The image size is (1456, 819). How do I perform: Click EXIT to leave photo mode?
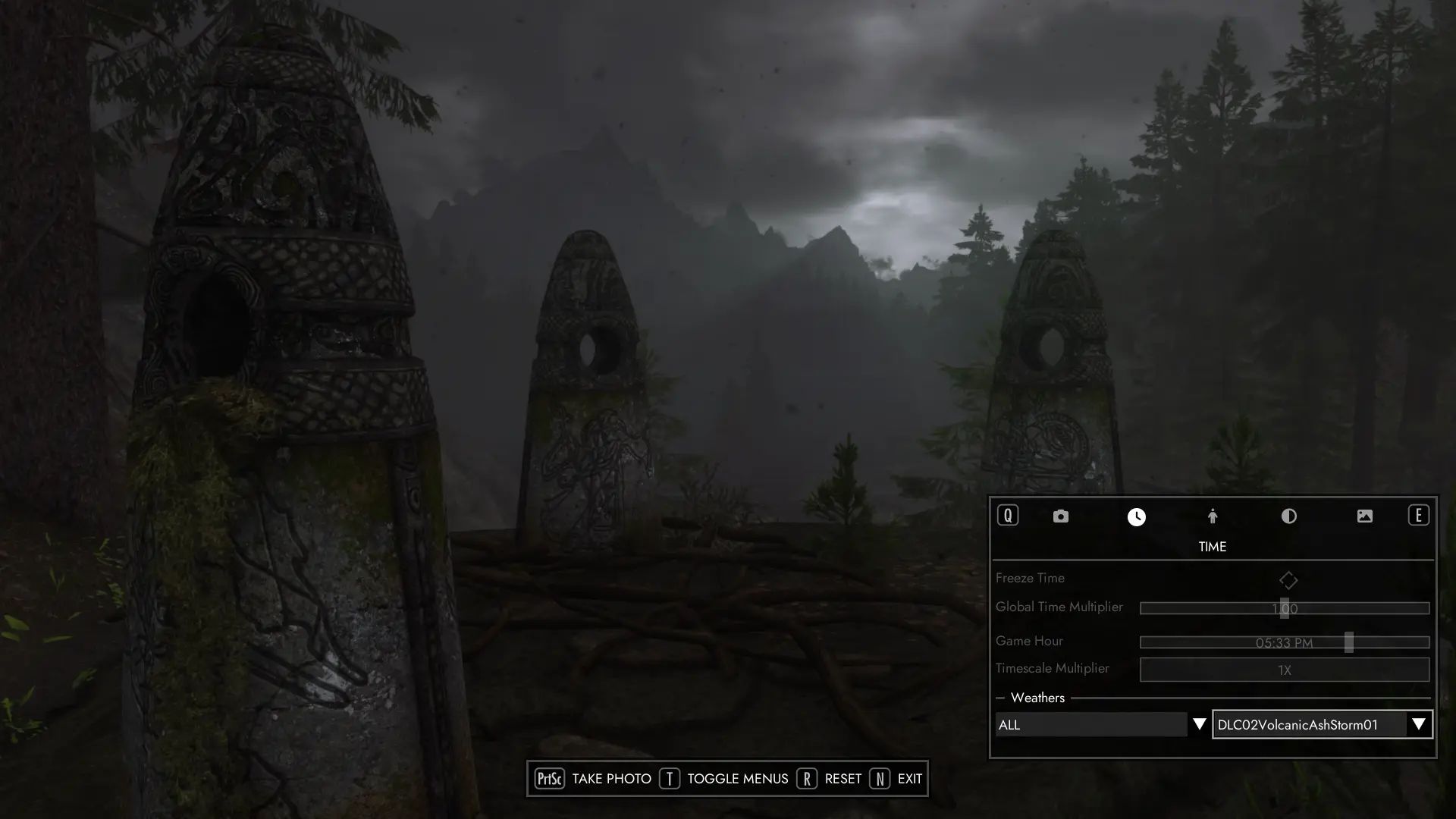pyautogui.click(x=909, y=778)
